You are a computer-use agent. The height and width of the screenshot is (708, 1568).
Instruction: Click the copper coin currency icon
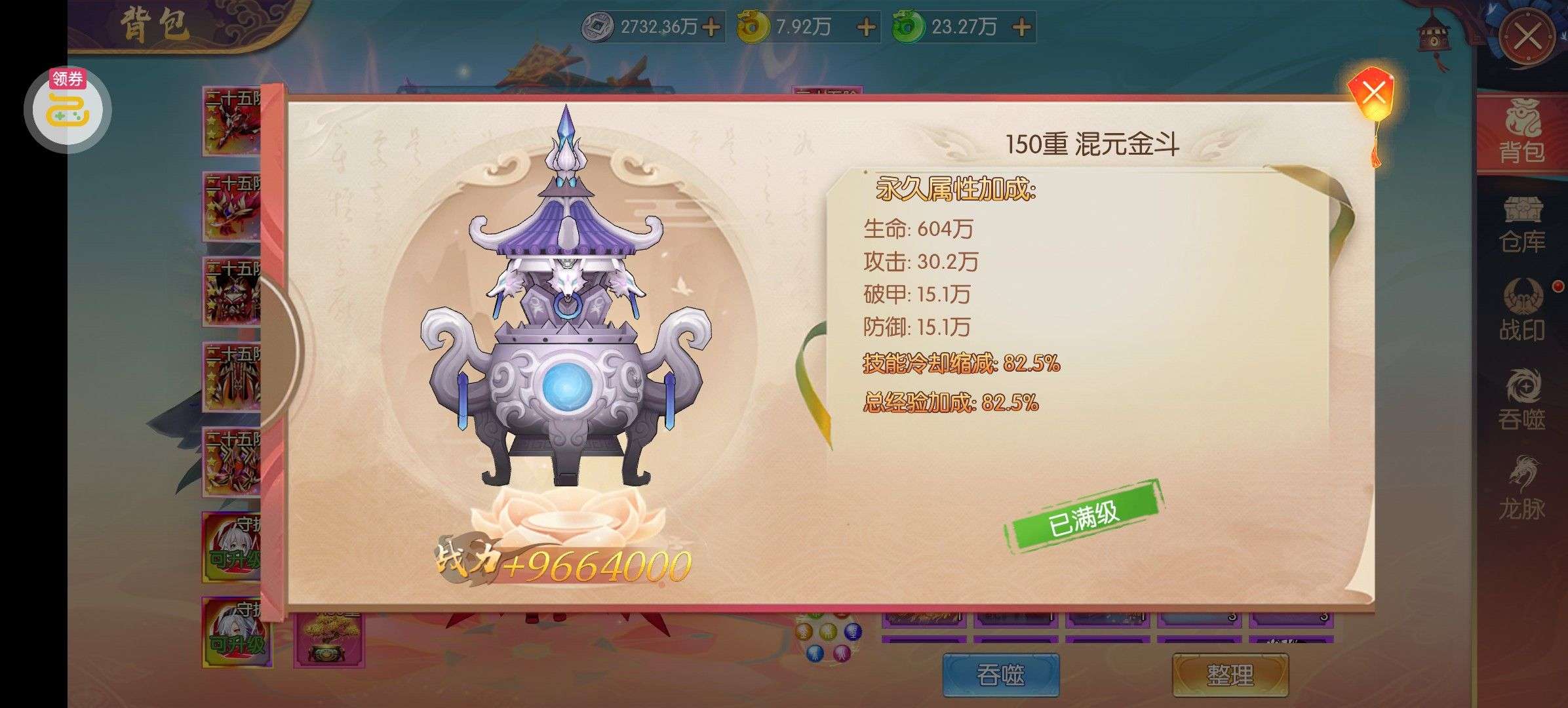(x=600, y=26)
